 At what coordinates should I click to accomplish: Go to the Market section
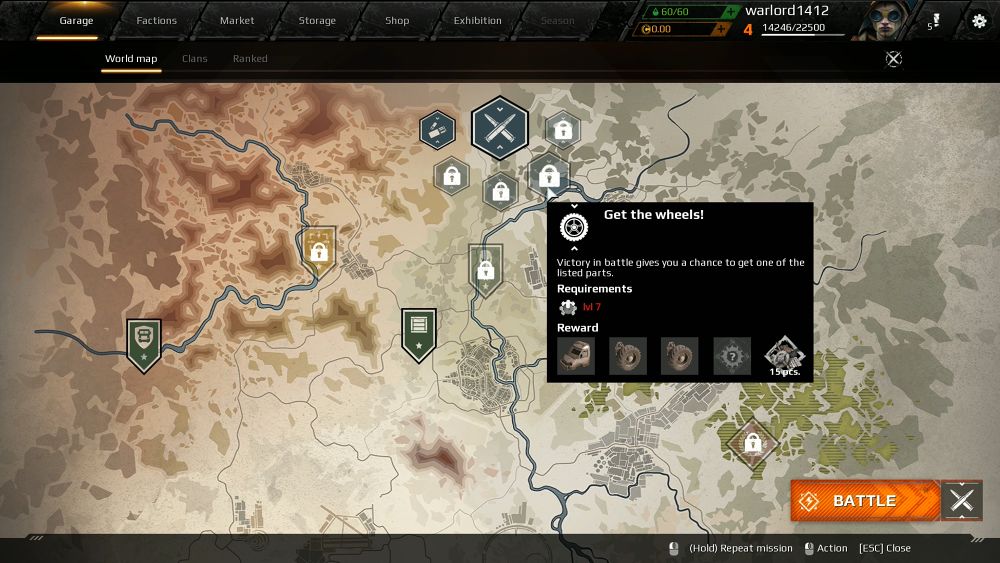(x=237, y=21)
